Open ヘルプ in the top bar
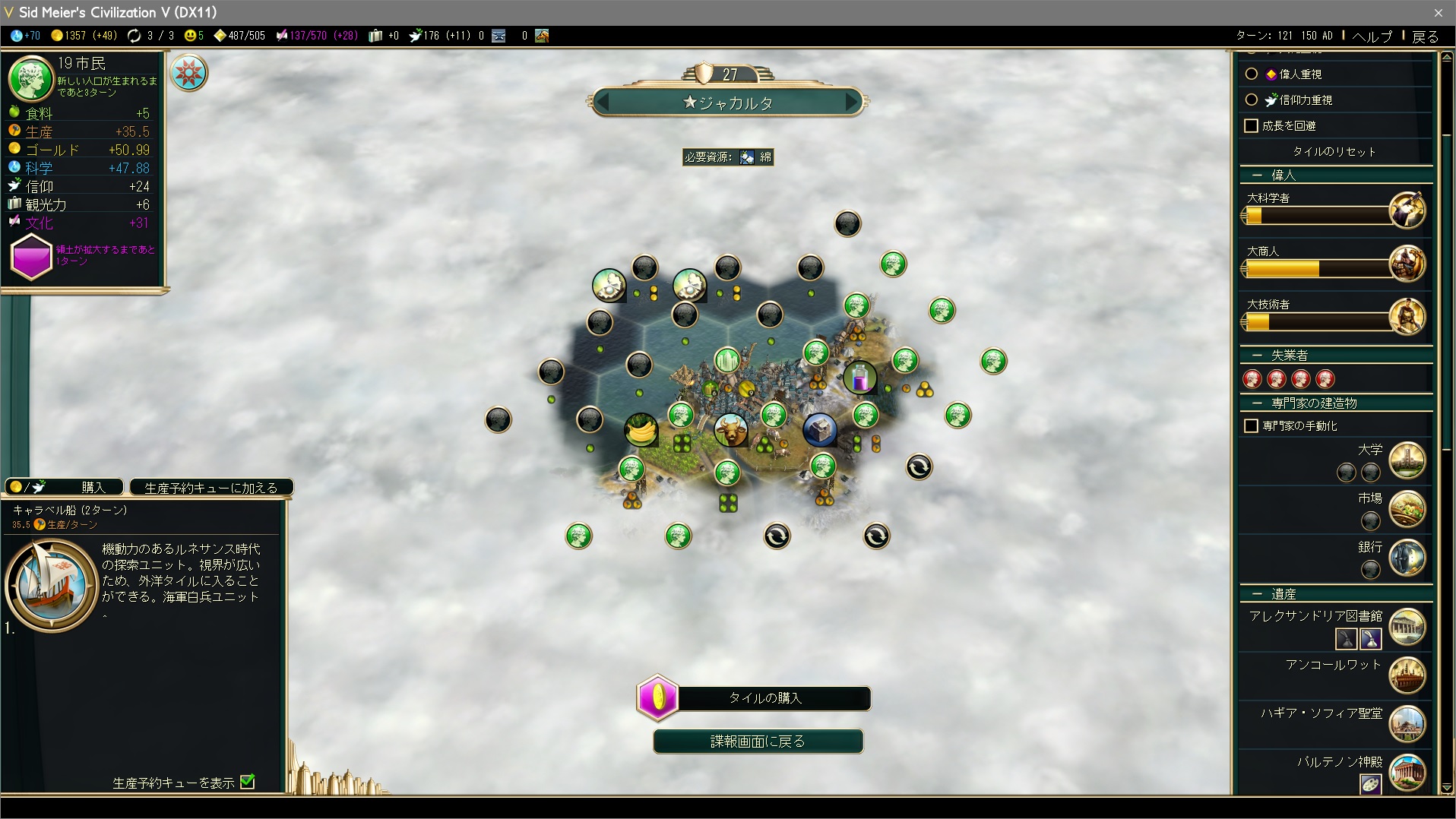Viewport: 1456px width, 819px height. [x=1372, y=36]
